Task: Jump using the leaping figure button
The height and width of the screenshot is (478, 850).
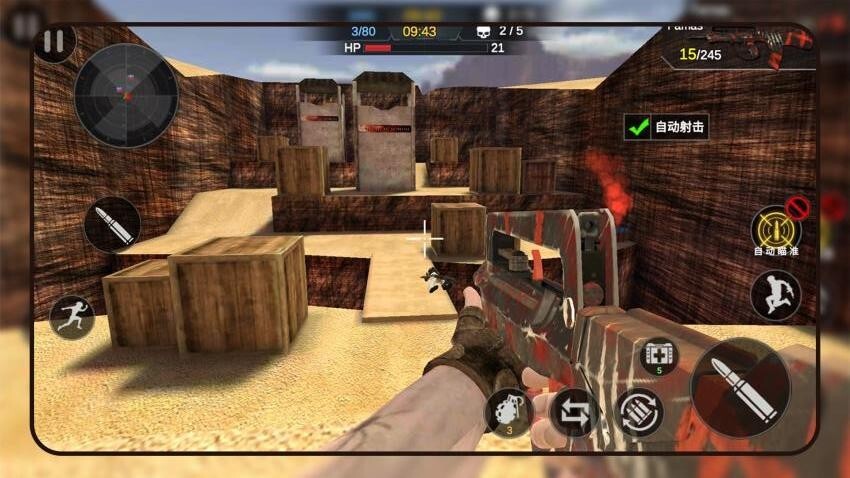Action: click(776, 296)
